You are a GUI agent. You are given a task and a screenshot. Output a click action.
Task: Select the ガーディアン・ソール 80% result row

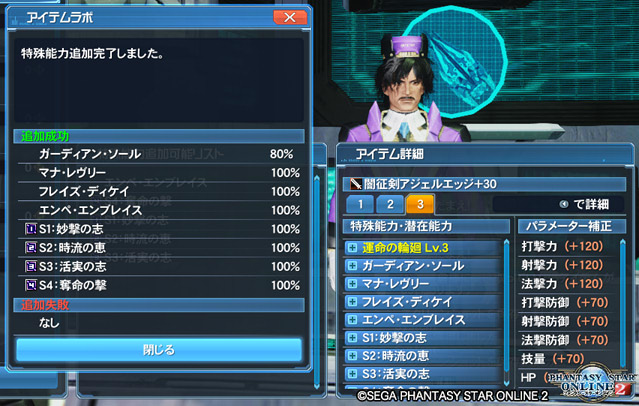160,155
